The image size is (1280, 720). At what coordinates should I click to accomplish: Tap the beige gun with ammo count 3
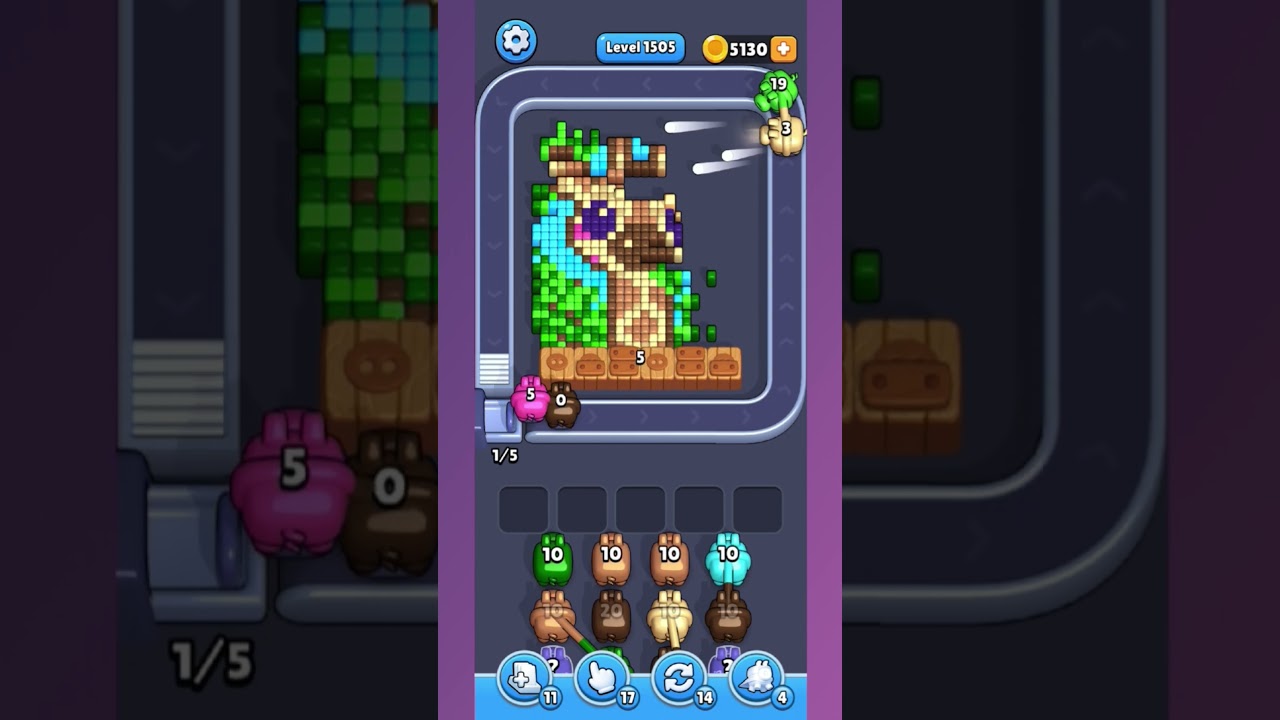point(783,133)
